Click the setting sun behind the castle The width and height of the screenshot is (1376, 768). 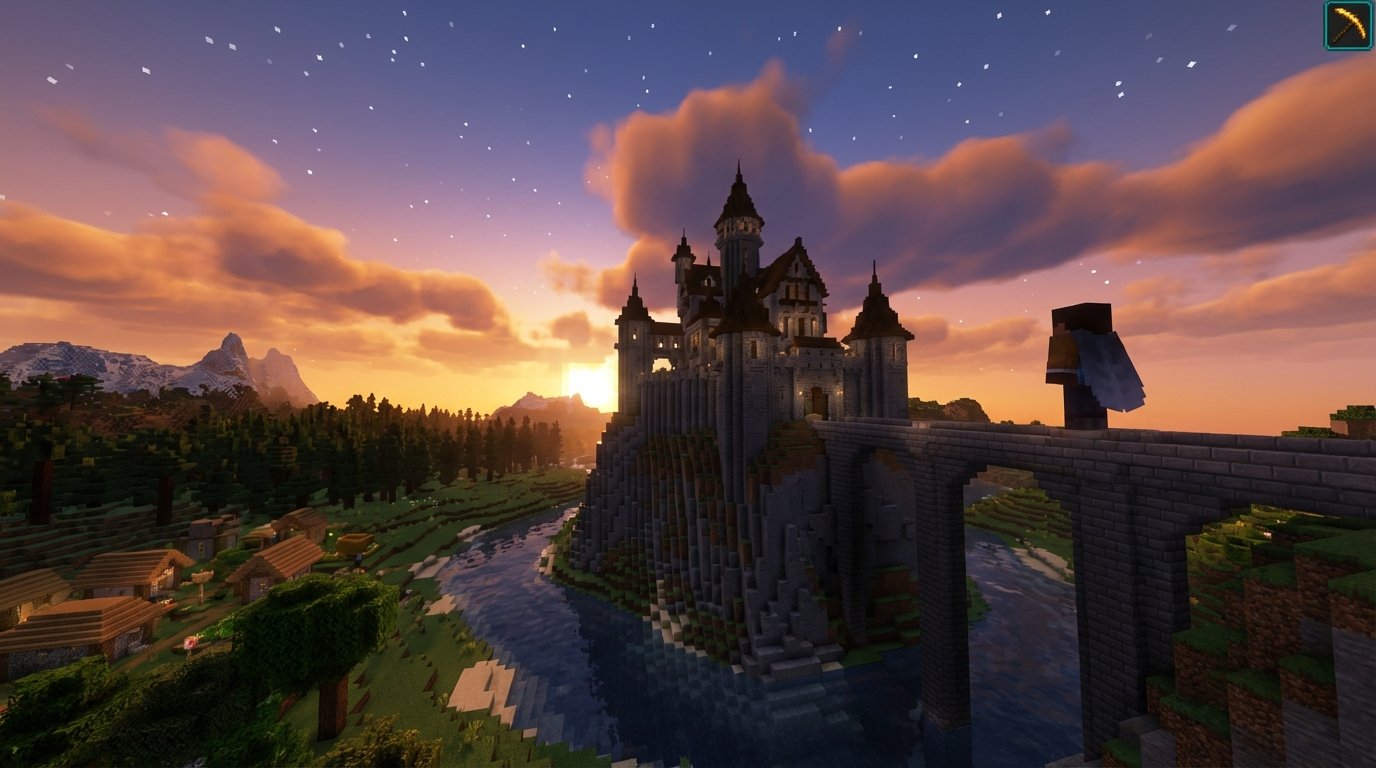pyautogui.click(x=590, y=385)
